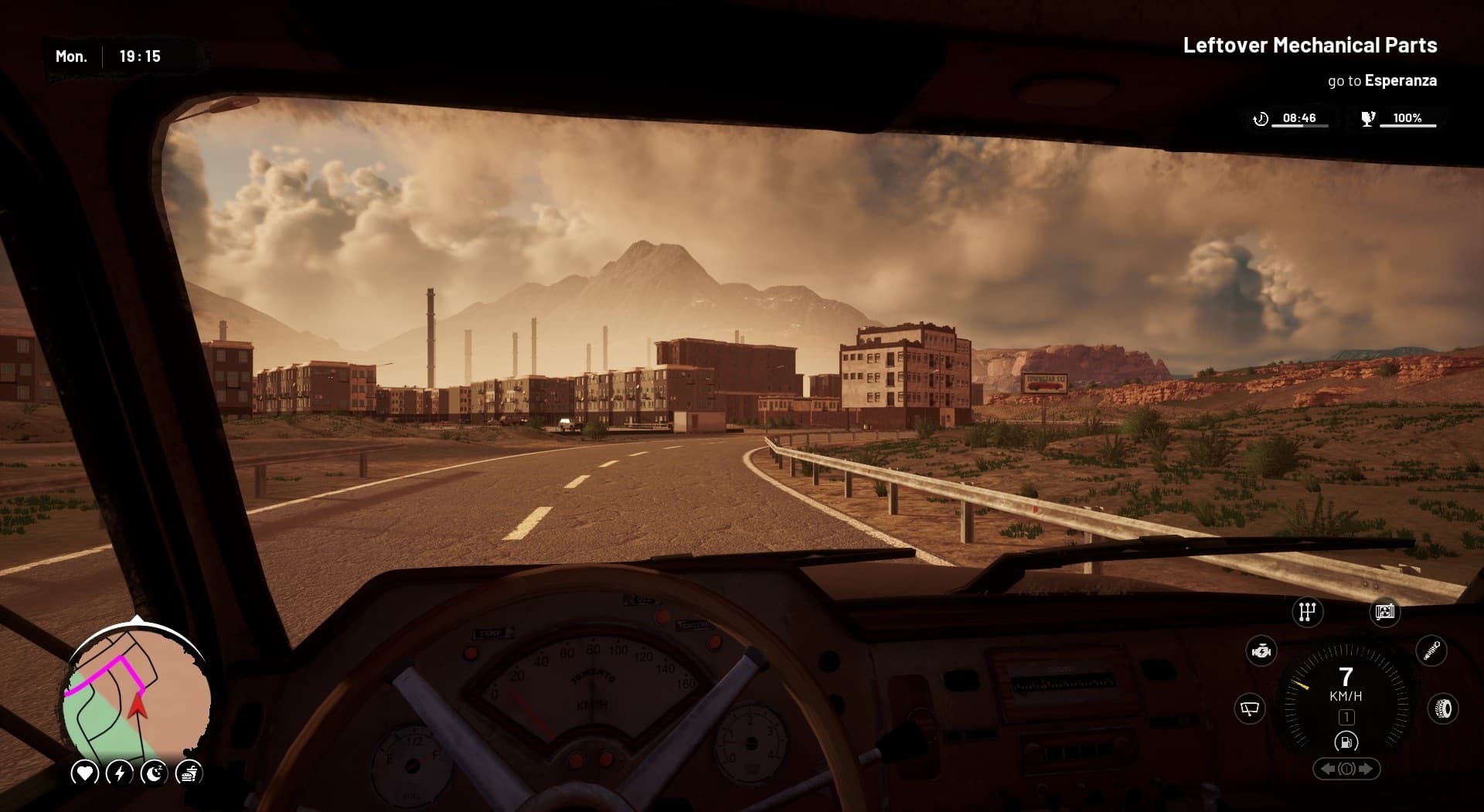Activate the right turn signal arrow
Viewport: 1484px width, 812px height.
click(x=1367, y=770)
